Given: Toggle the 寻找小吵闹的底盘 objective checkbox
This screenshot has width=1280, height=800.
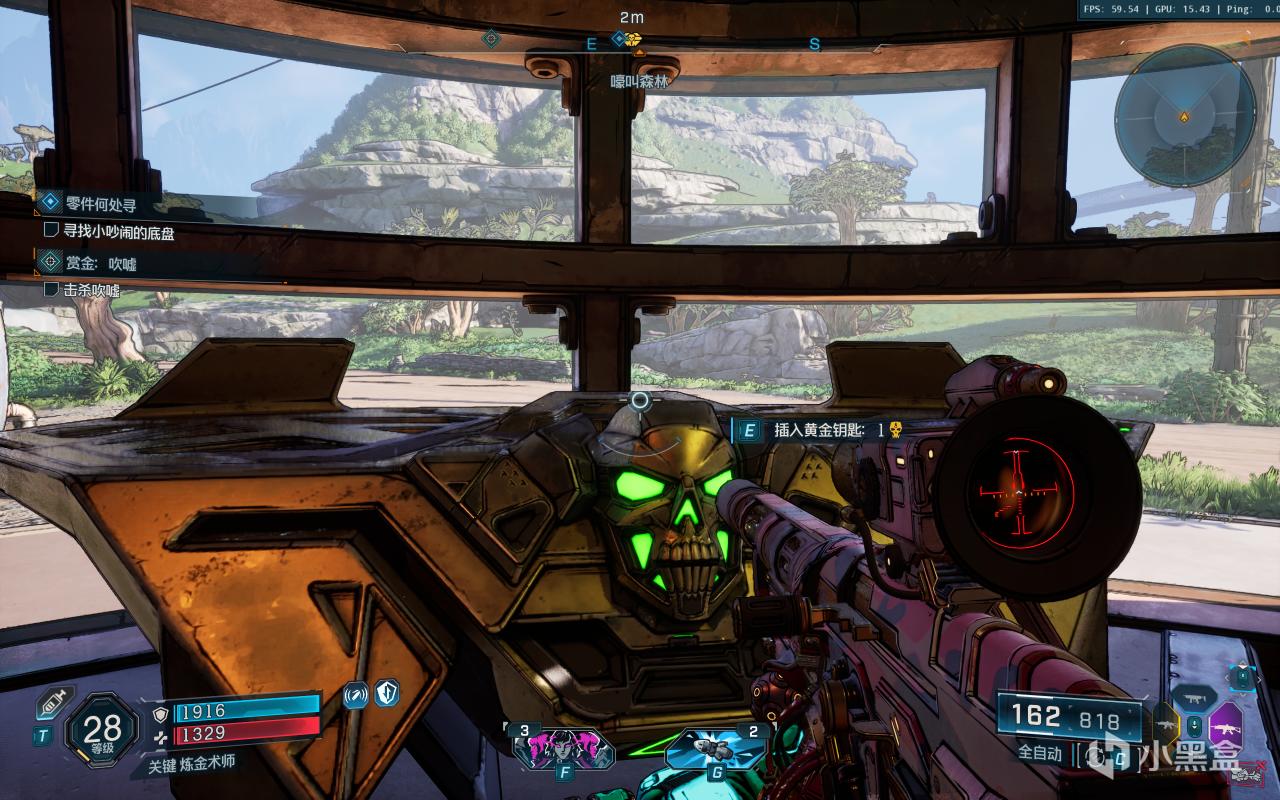Looking at the screenshot, I should coord(52,230).
